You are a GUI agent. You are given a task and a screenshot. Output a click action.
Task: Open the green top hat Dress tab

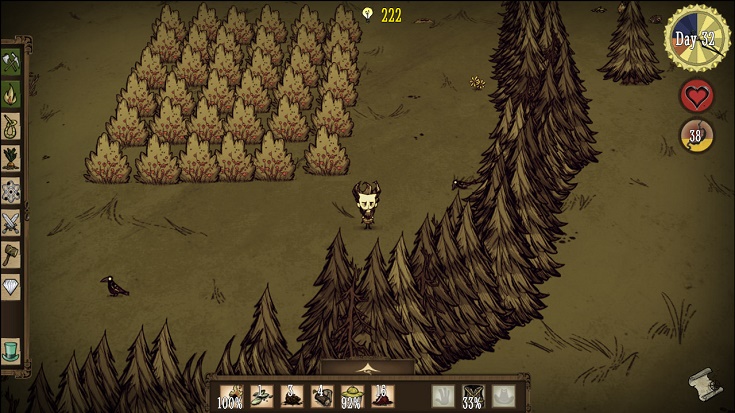[11, 350]
